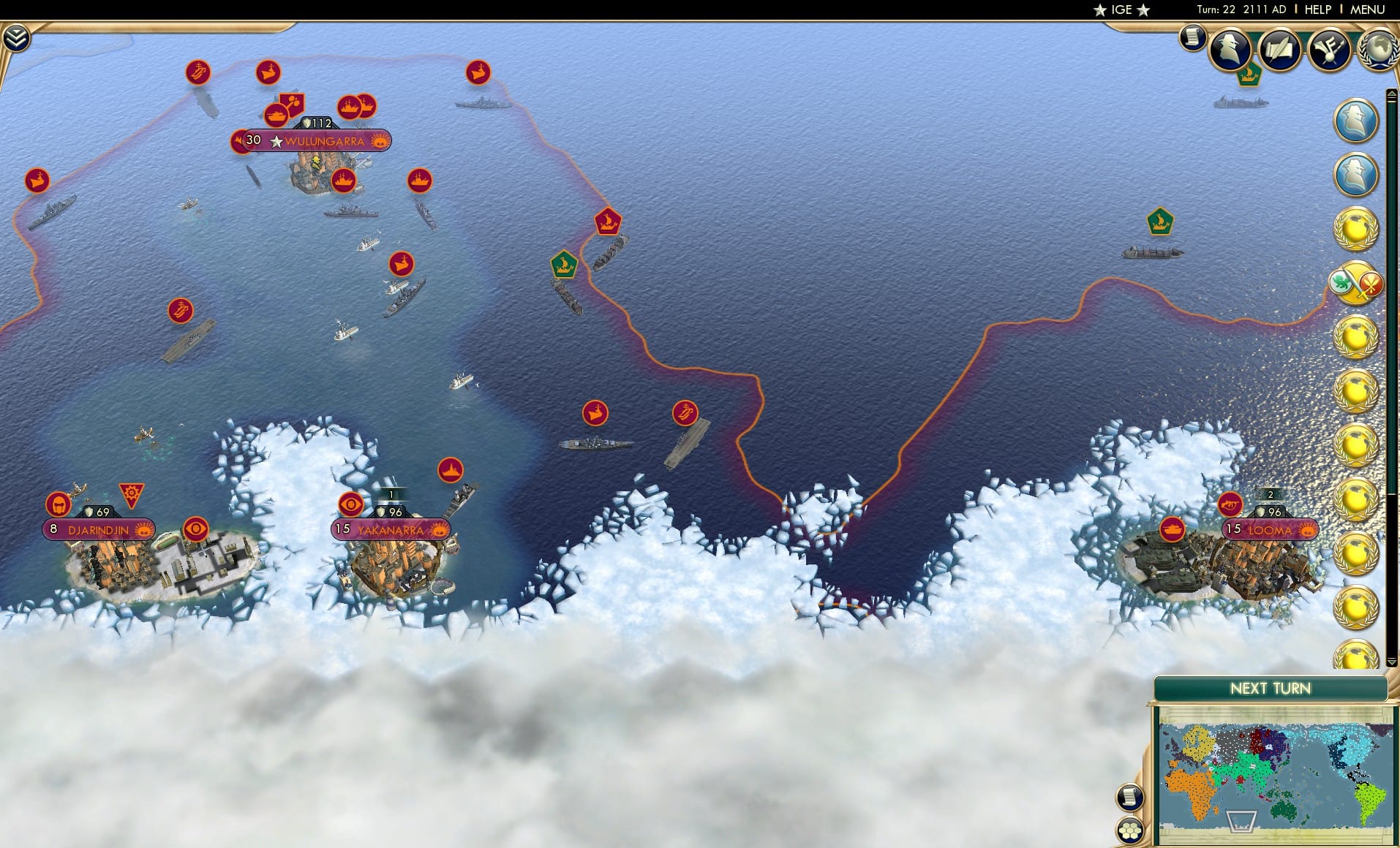The height and width of the screenshot is (848, 1400).
Task: Select the carrier unit flag near Yakanarra
Action: 685,413
